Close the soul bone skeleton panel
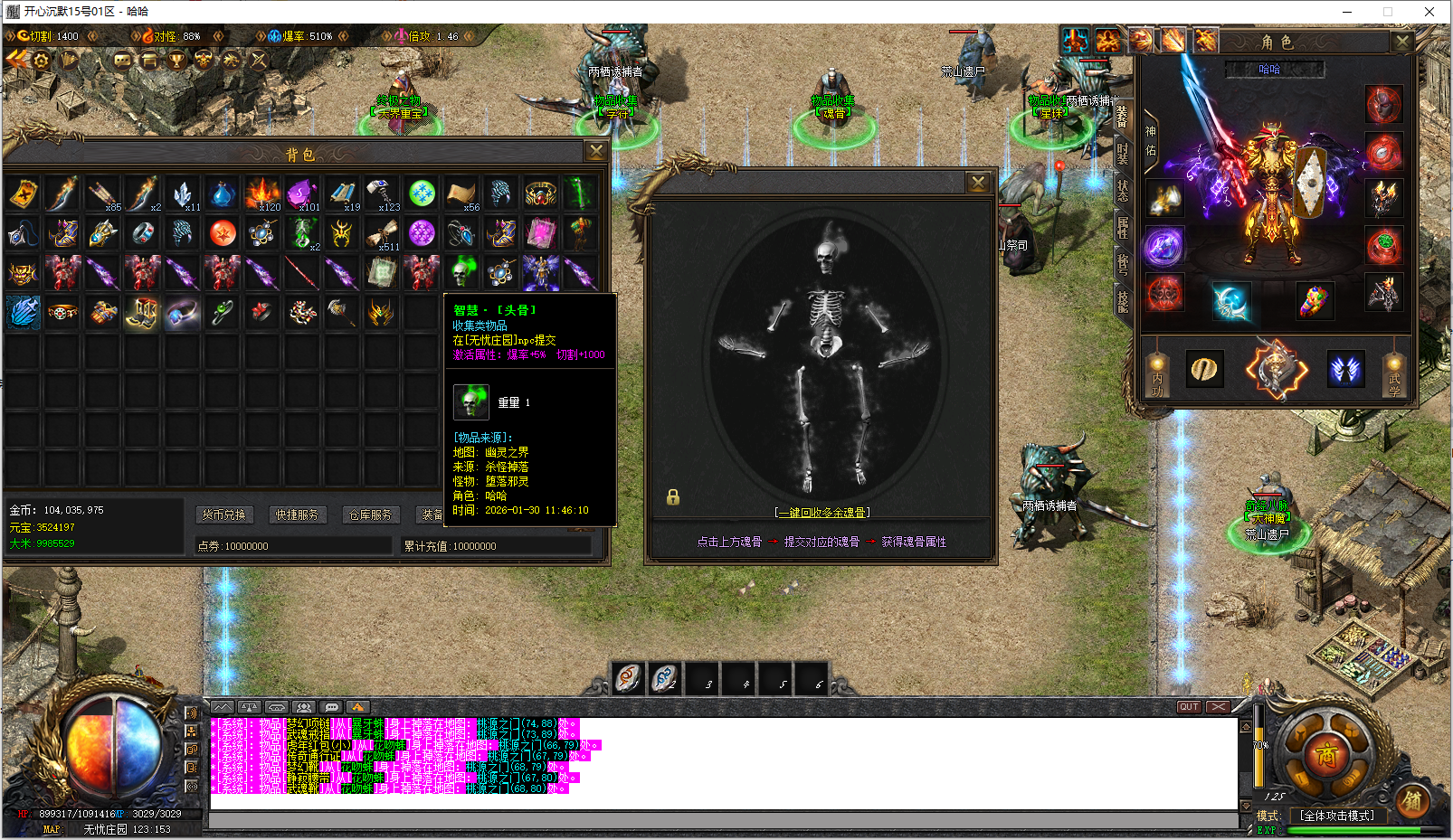 coord(978,183)
